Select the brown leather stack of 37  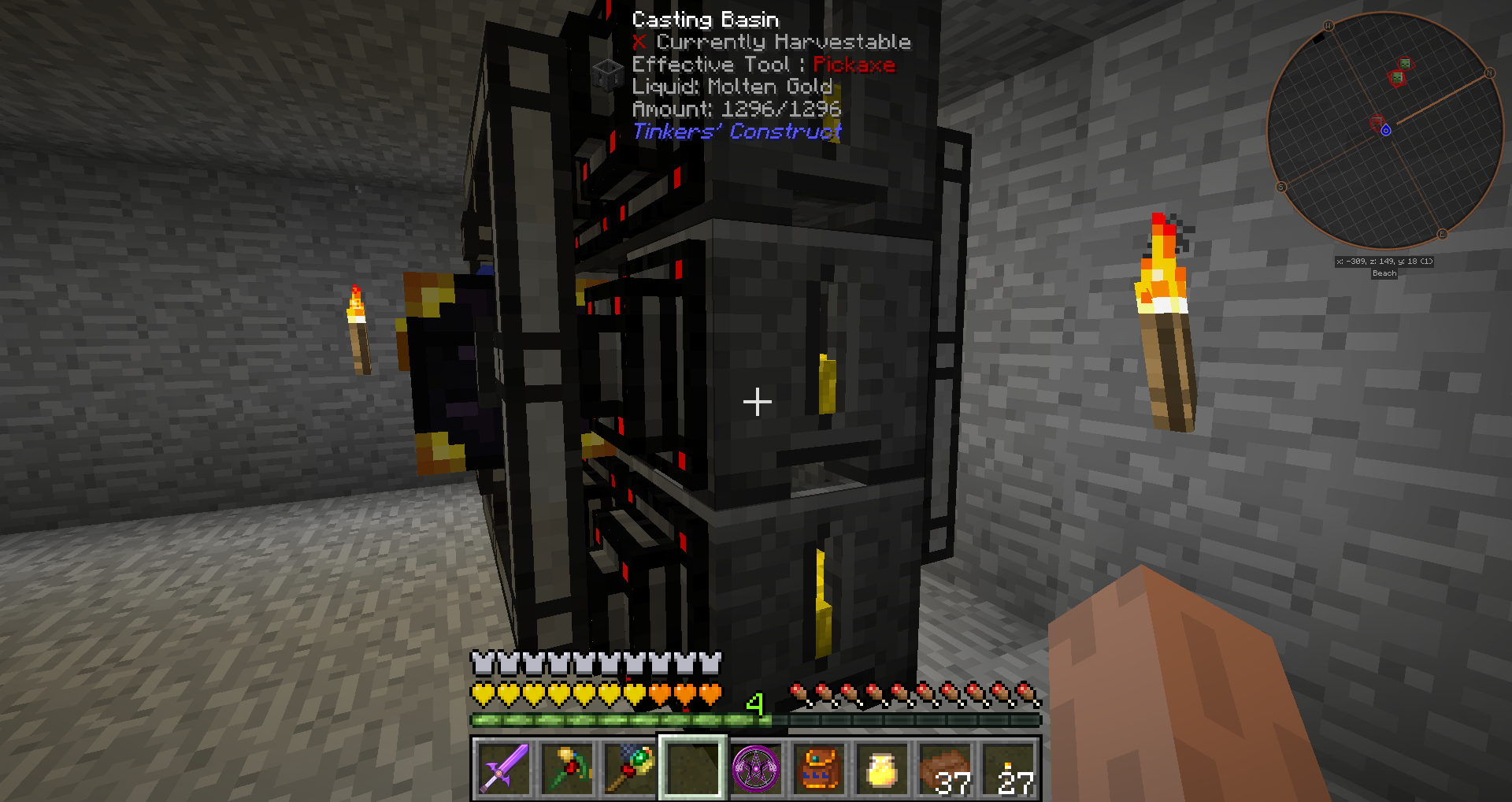944,768
